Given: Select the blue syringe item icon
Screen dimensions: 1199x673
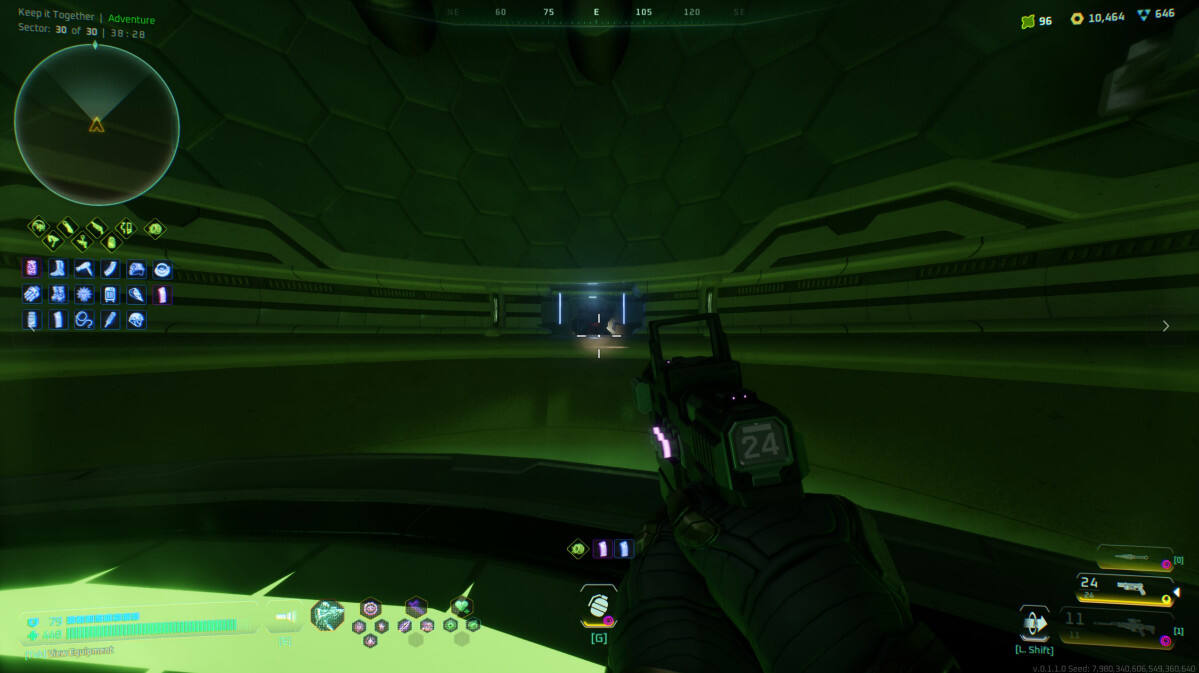Looking at the screenshot, I should point(110,320).
